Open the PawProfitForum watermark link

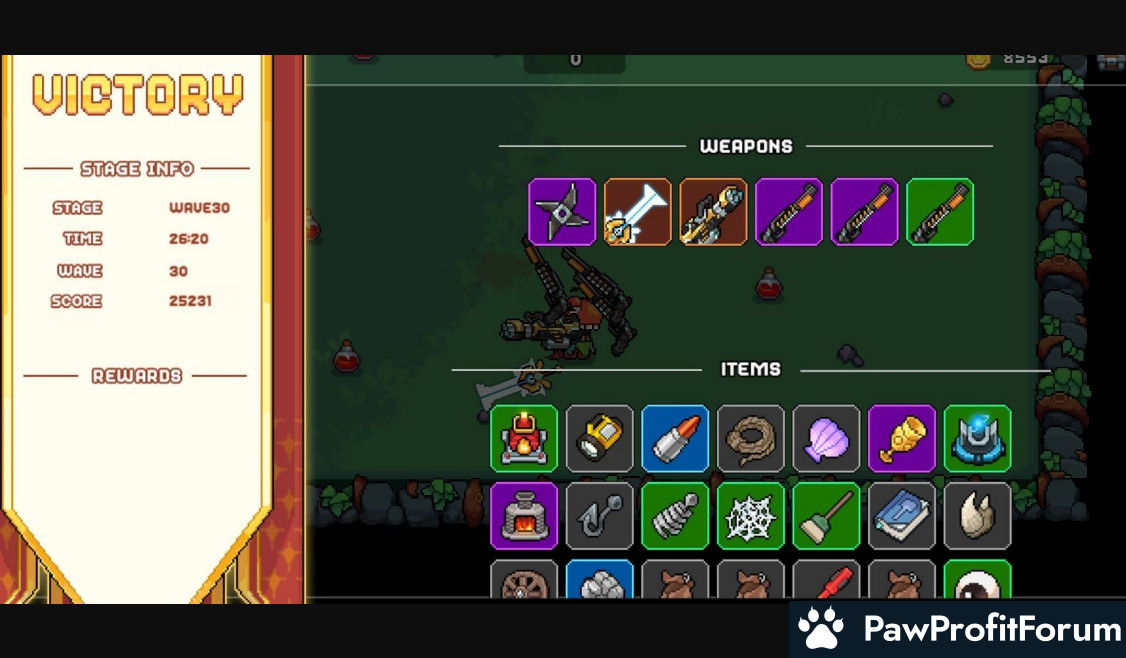click(x=959, y=629)
